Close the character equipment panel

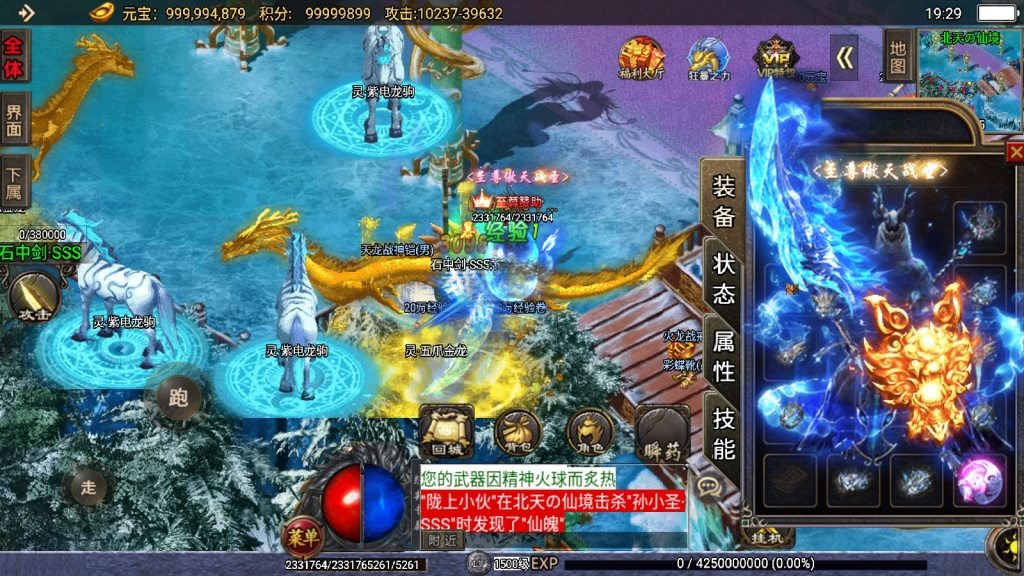pos(1014,152)
